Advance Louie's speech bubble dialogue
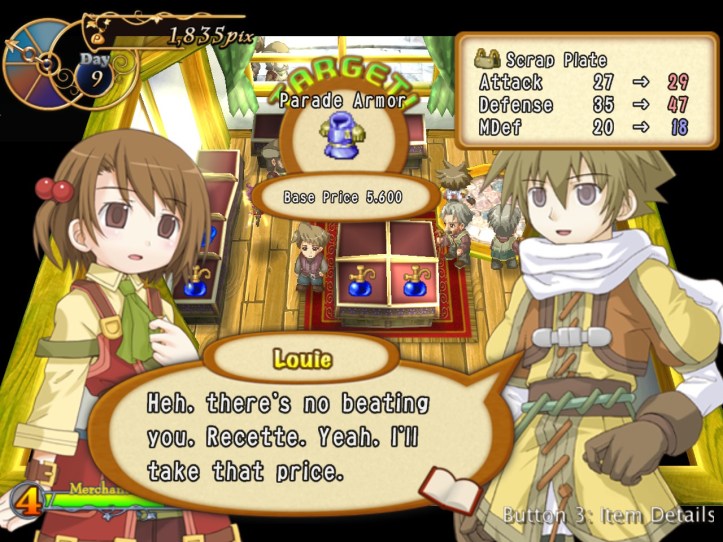This screenshot has height=542, width=723. click(x=290, y=437)
